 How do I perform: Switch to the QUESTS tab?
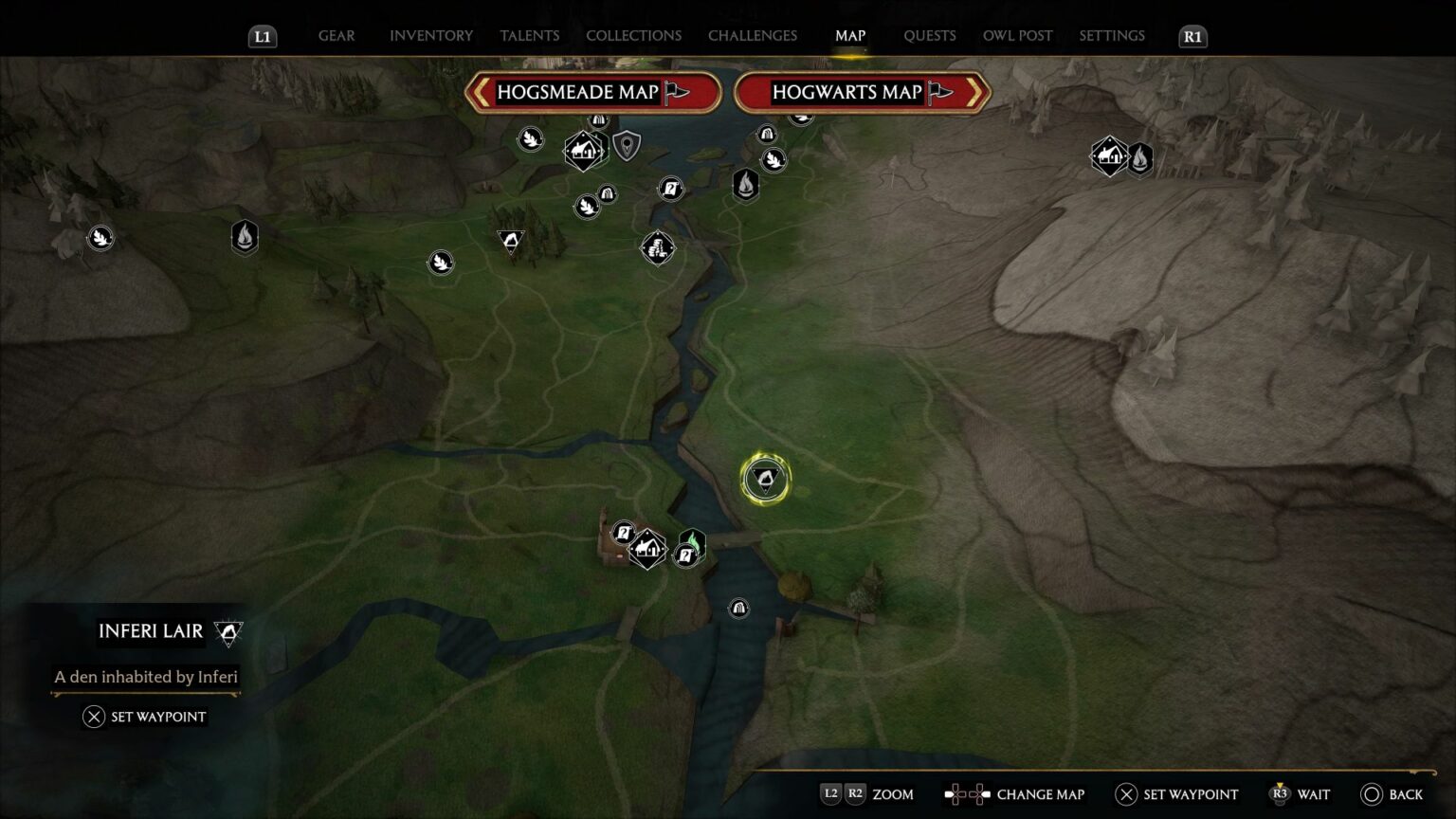point(930,35)
